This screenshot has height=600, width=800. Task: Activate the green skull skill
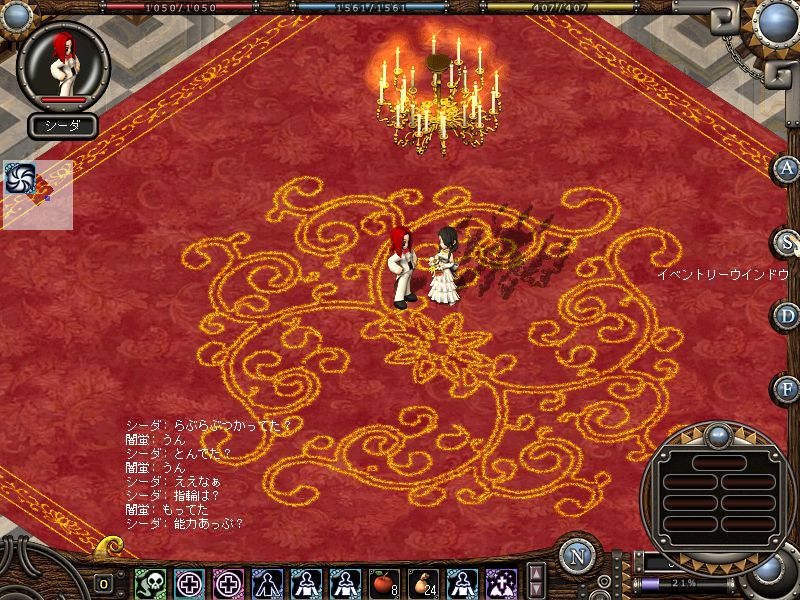[150, 583]
